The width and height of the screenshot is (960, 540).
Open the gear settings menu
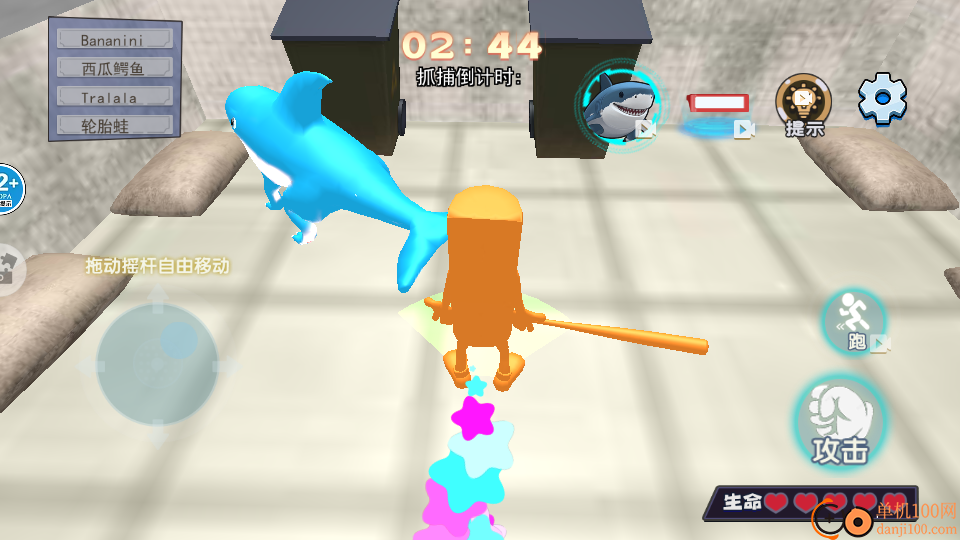pyautogui.click(x=883, y=99)
